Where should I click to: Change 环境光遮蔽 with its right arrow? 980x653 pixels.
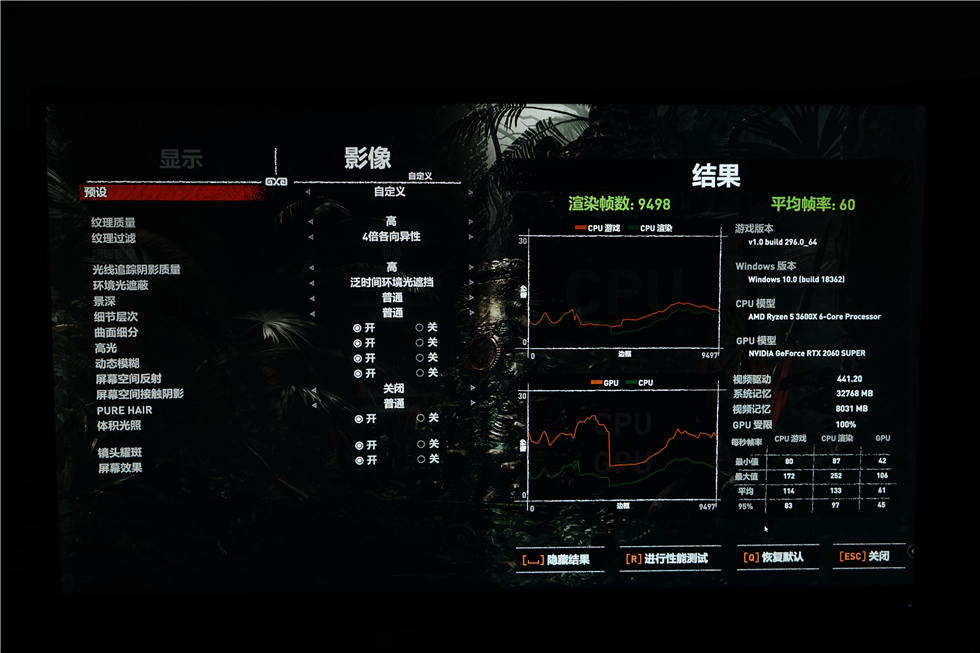(x=469, y=283)
